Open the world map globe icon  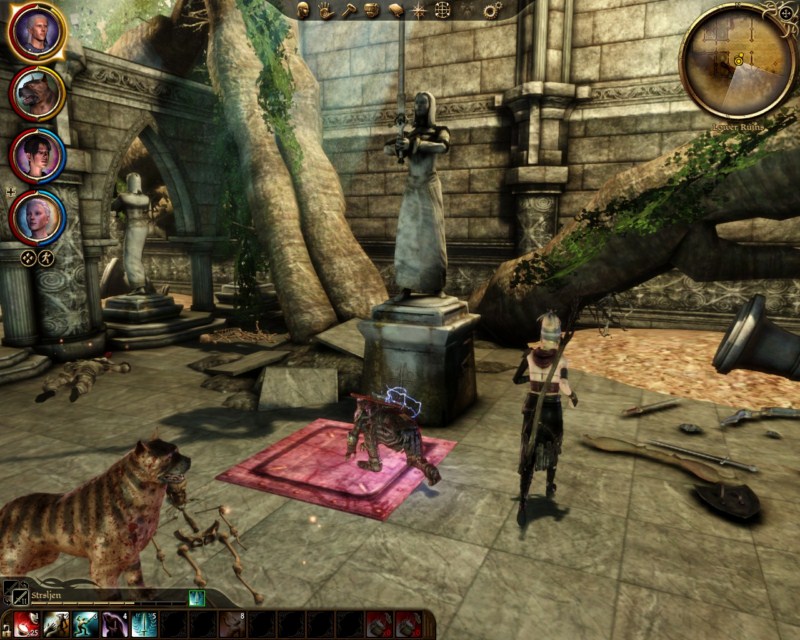pyautogui.click(x=442, y=10)
